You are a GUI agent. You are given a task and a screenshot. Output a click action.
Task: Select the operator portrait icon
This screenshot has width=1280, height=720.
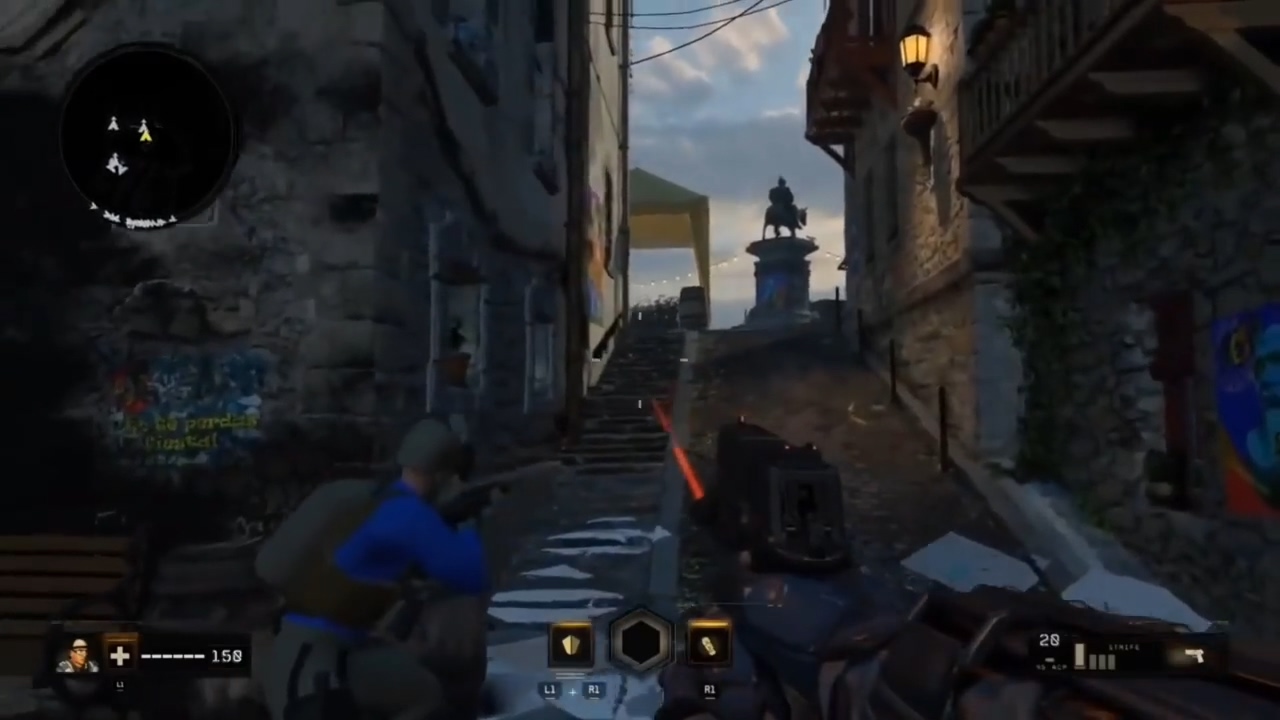(76, 655)
